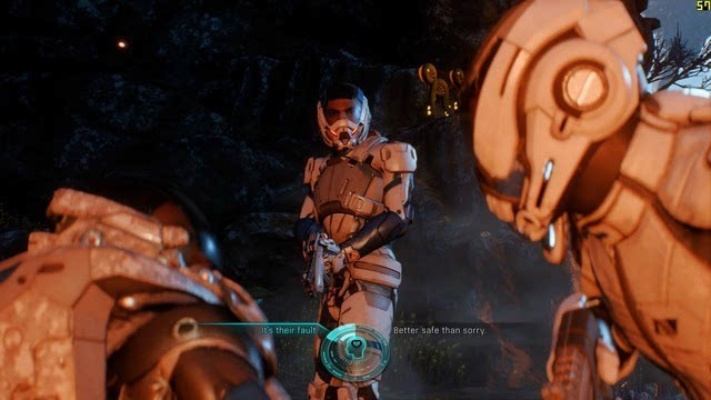
Task: Click the dialogue wheel's emotional tone icon
Action: [x=354, y=349]
